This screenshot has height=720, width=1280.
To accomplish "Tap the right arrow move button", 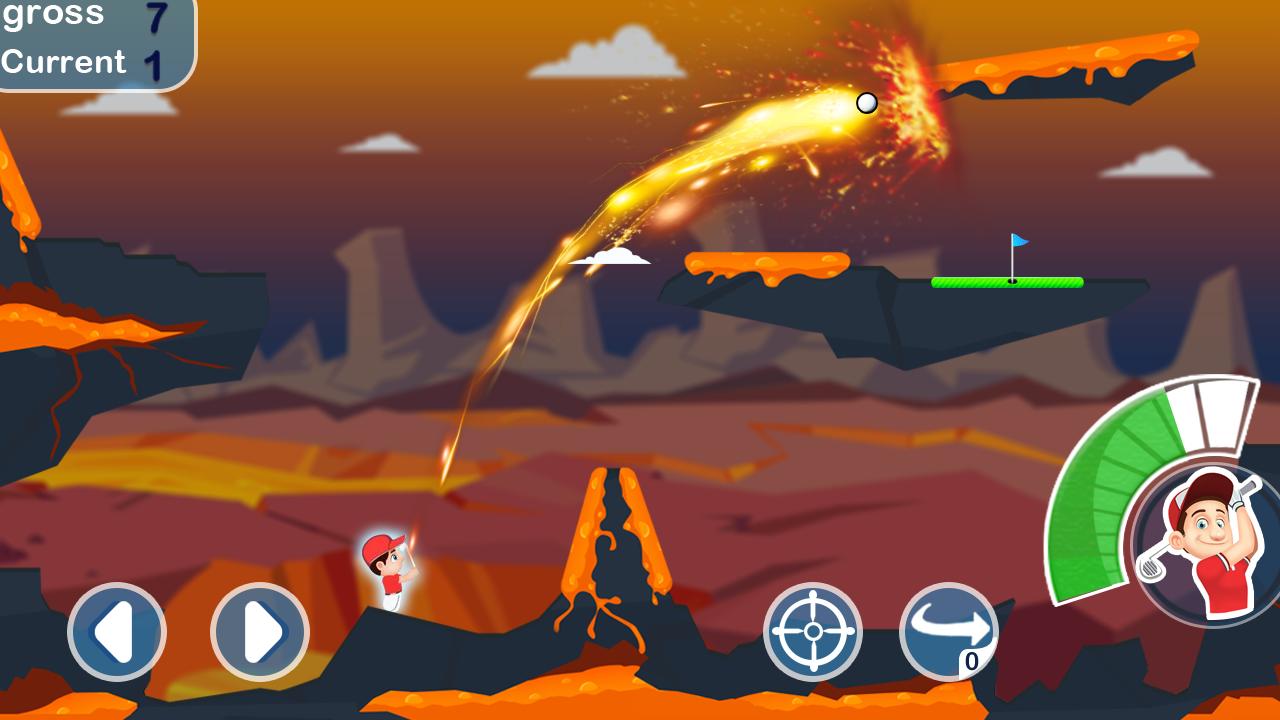I will coord(260,632).
